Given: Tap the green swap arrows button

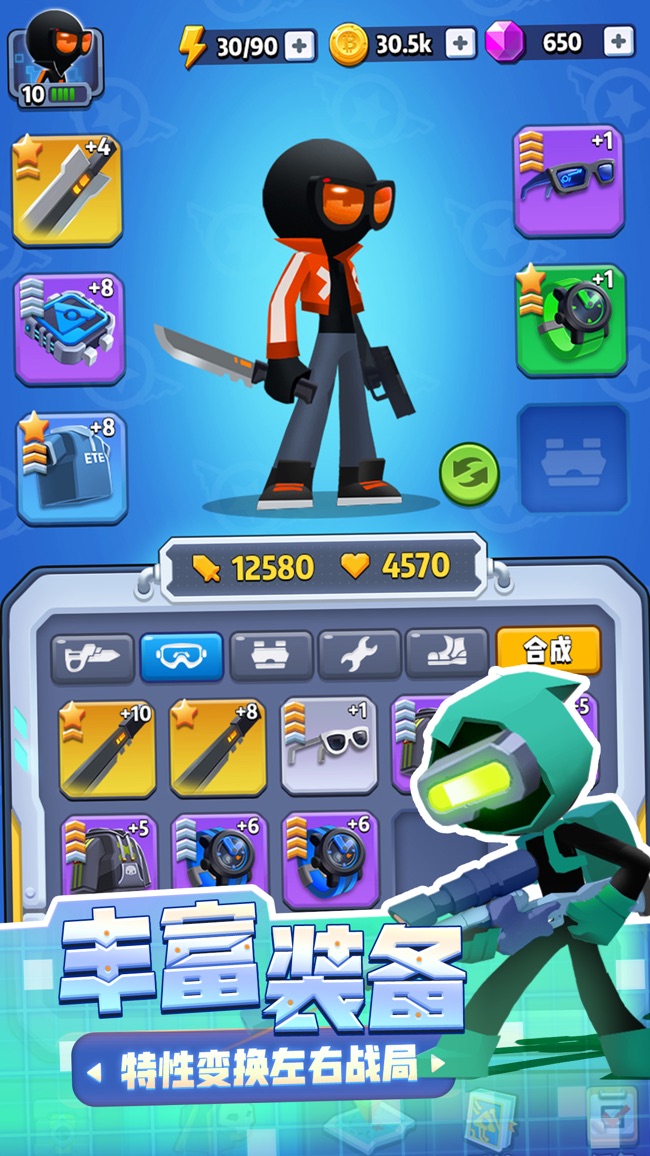Looking at the screenshot, I should coord(469,473).
